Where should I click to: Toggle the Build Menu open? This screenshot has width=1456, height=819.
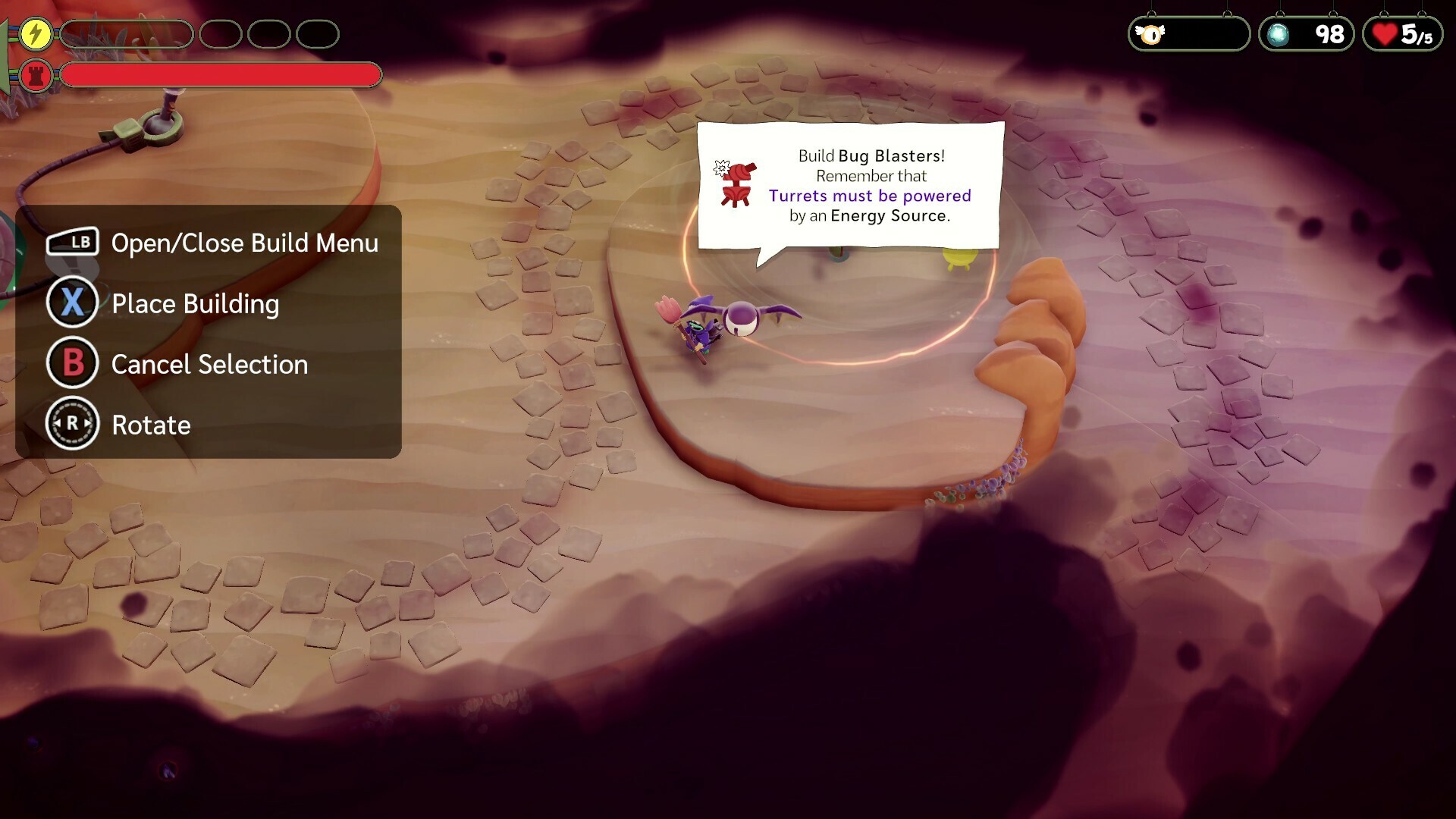coord(244,243)
